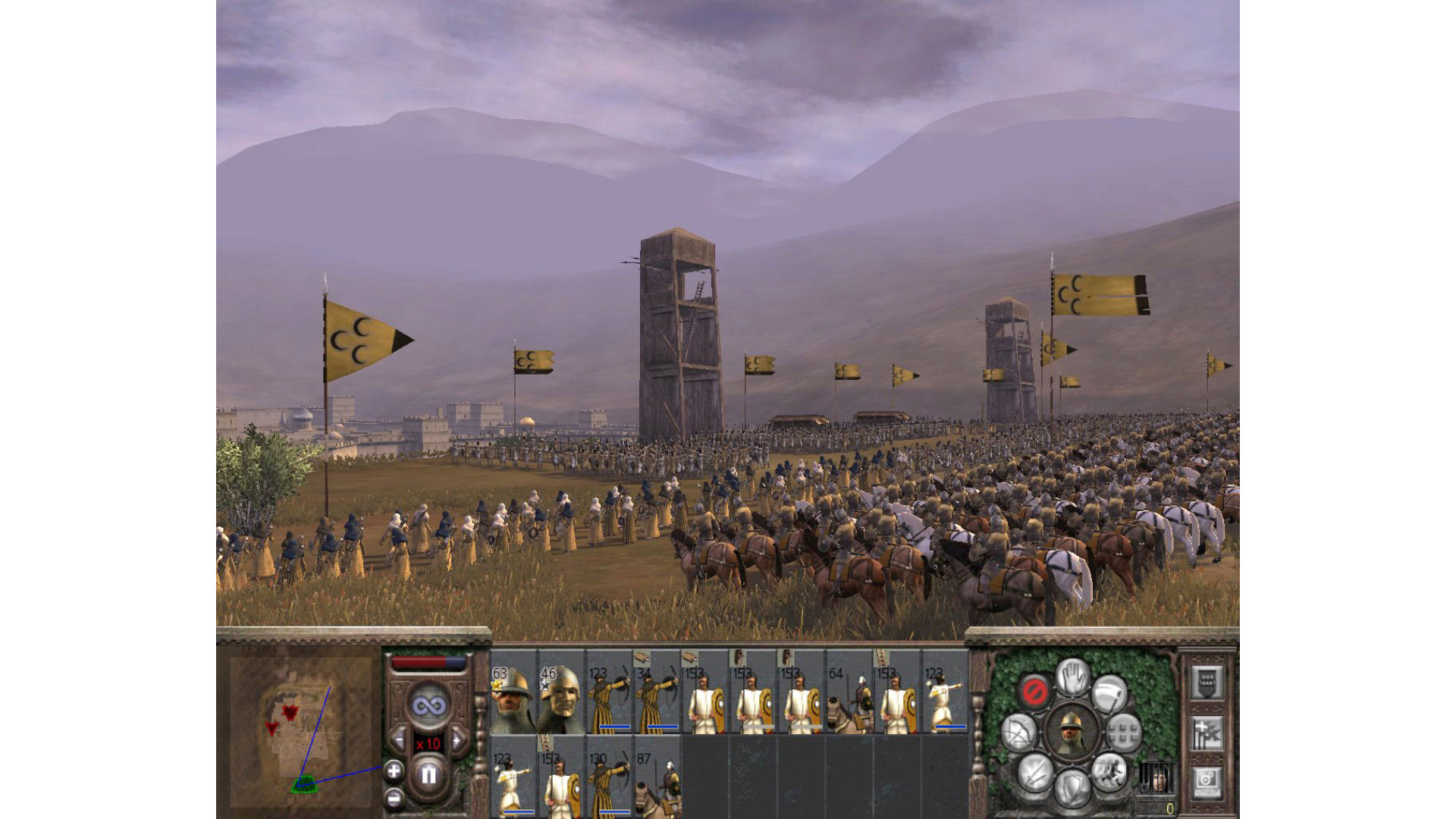This screenshot has width=1456, height=819.
Task: Click the red halt order button
Action: (1034, 691)
